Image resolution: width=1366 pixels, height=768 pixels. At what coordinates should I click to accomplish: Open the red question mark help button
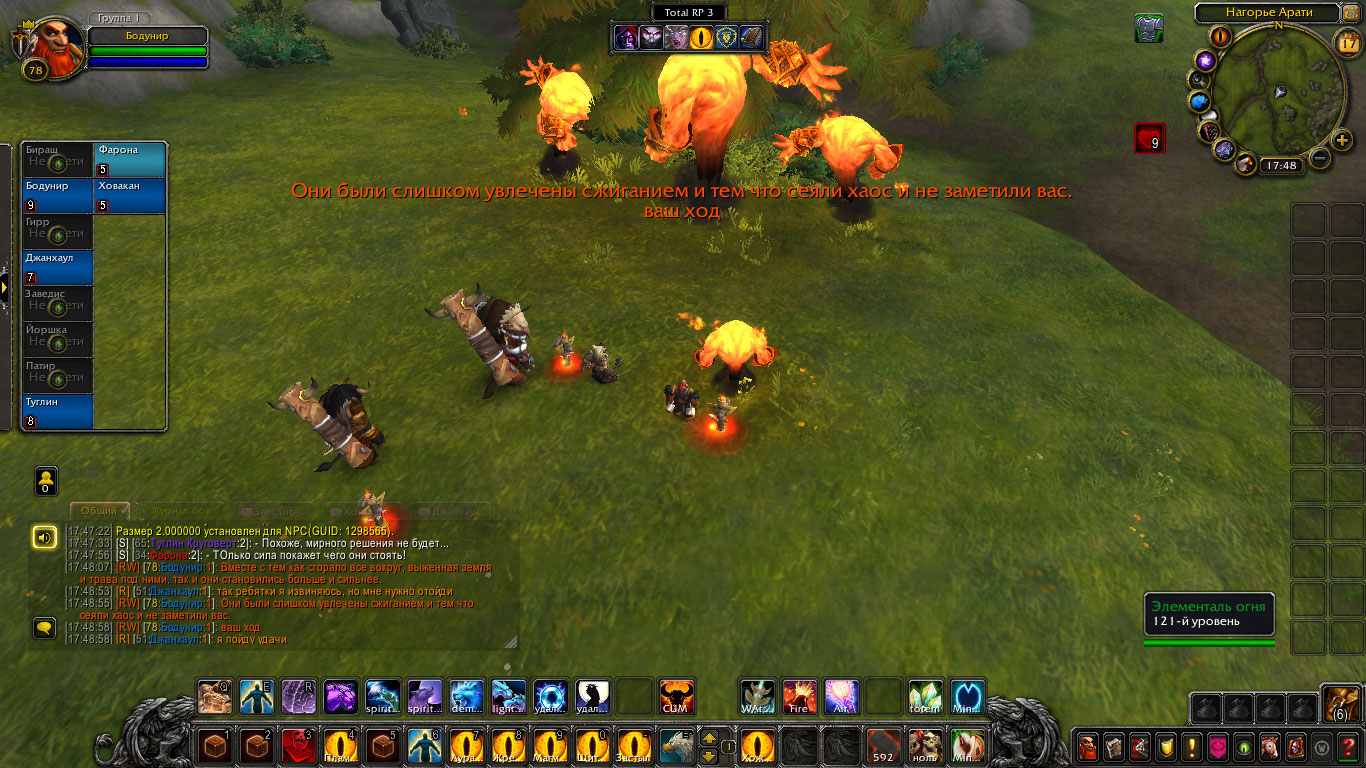[x=1348, y=746]
